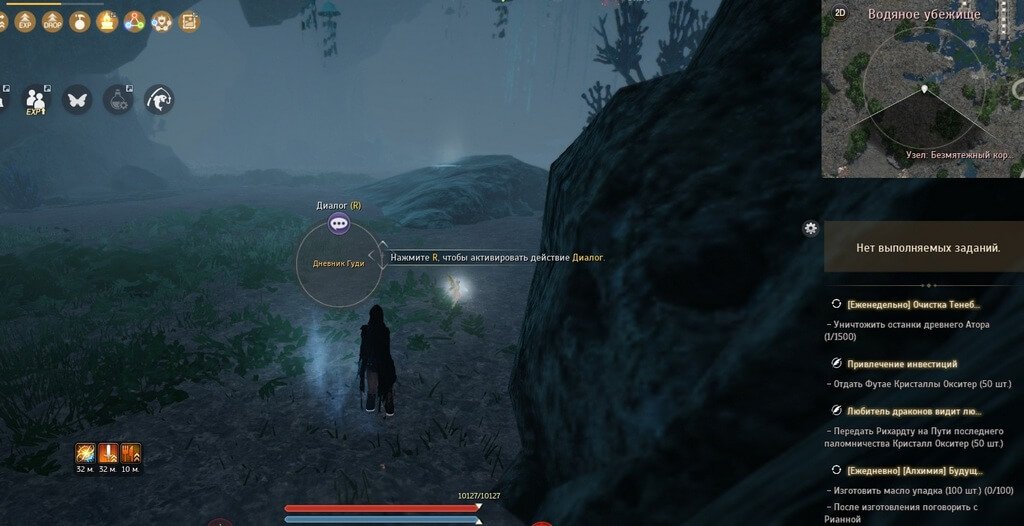Screen dimensions: 1024x526
Task: Click the Диалог speech bubble icon
Action: tap(339, 225)
